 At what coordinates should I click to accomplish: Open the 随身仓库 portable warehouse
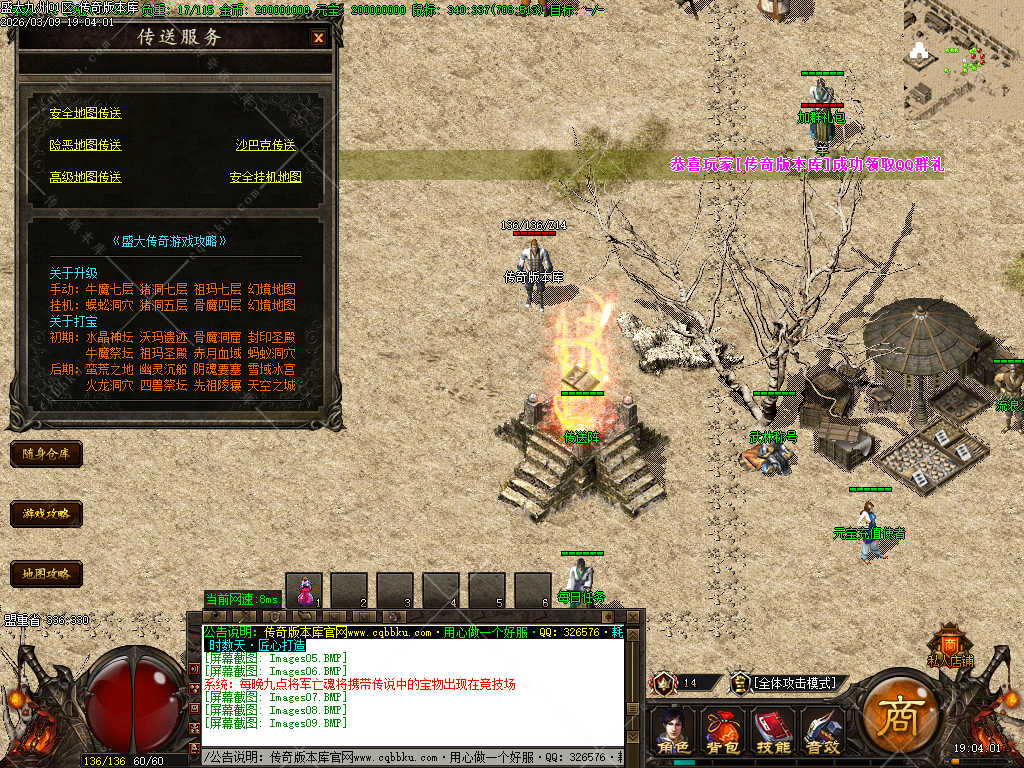[46, 454]
